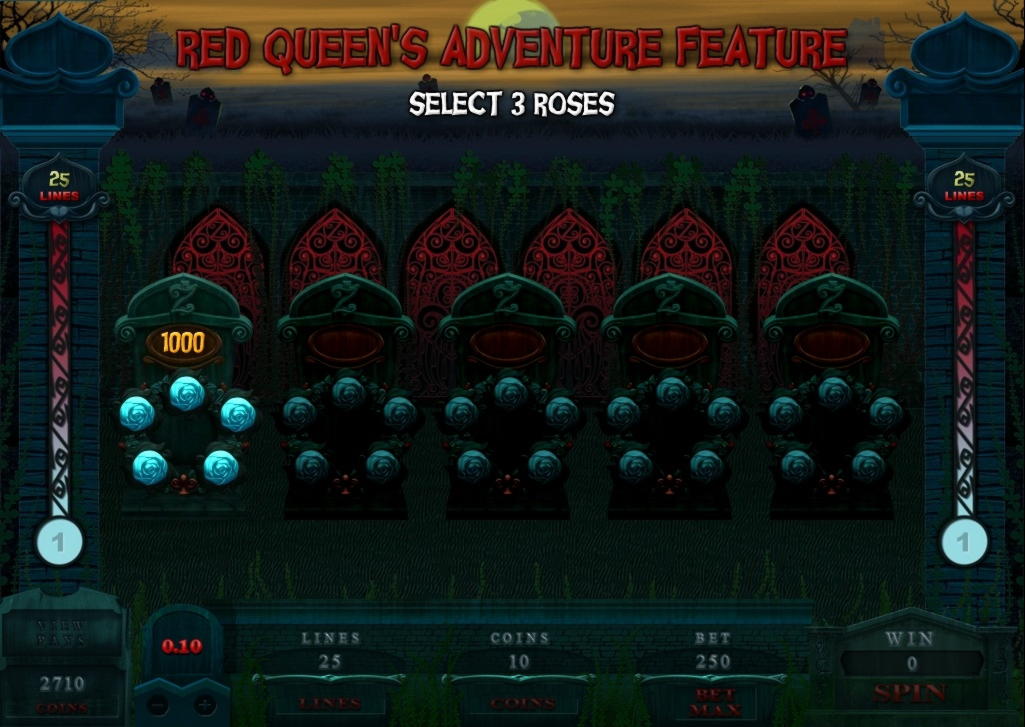Image resolution: width=1025 pixels, height=727 pixels.
Task: Increase coin value with the plus button
Action: click(x=205, y=704)
